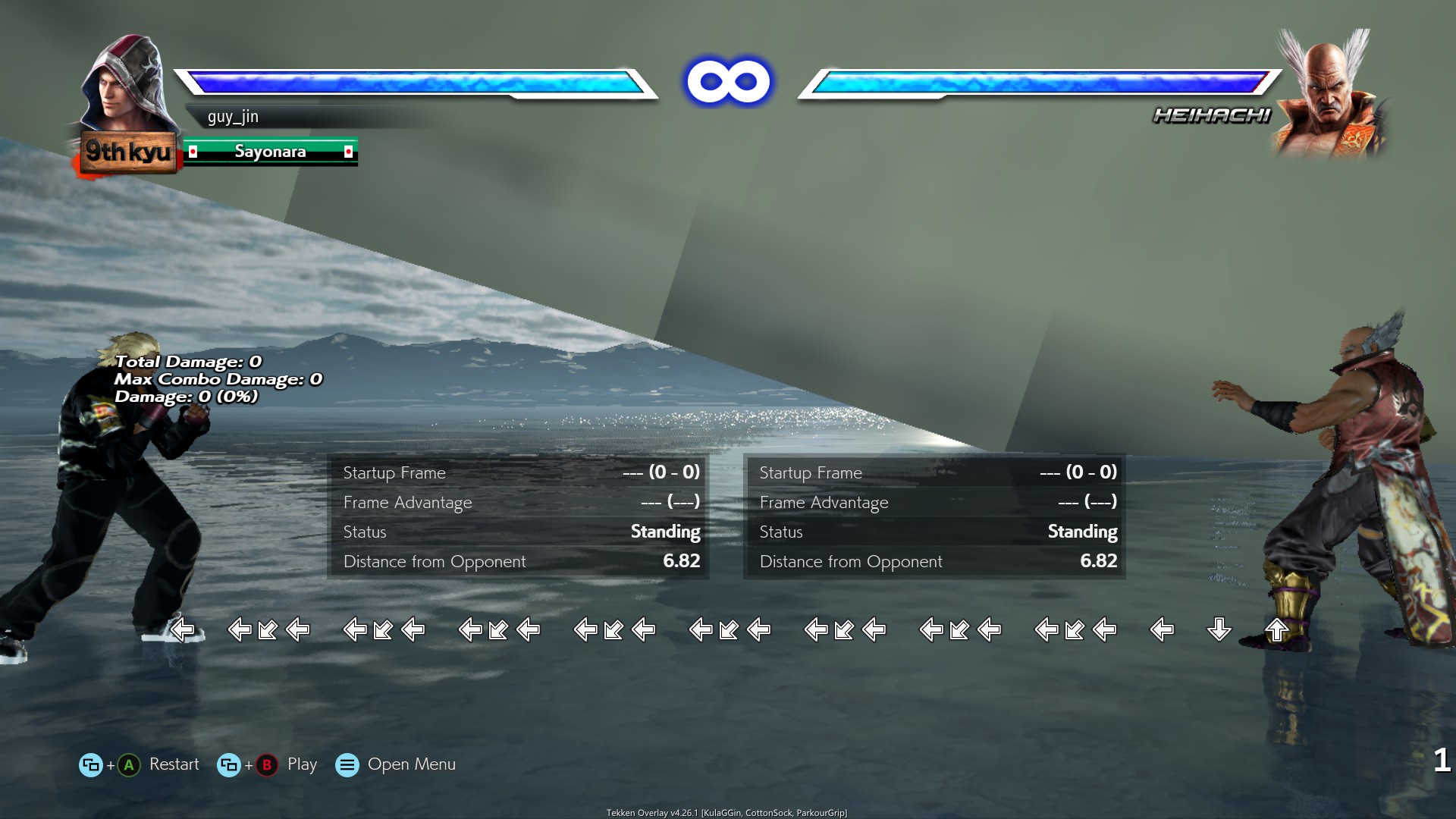This screenshot has width=1456, height=819.
Task: Click the infinity round timer symbol
Action: [729, 80]
